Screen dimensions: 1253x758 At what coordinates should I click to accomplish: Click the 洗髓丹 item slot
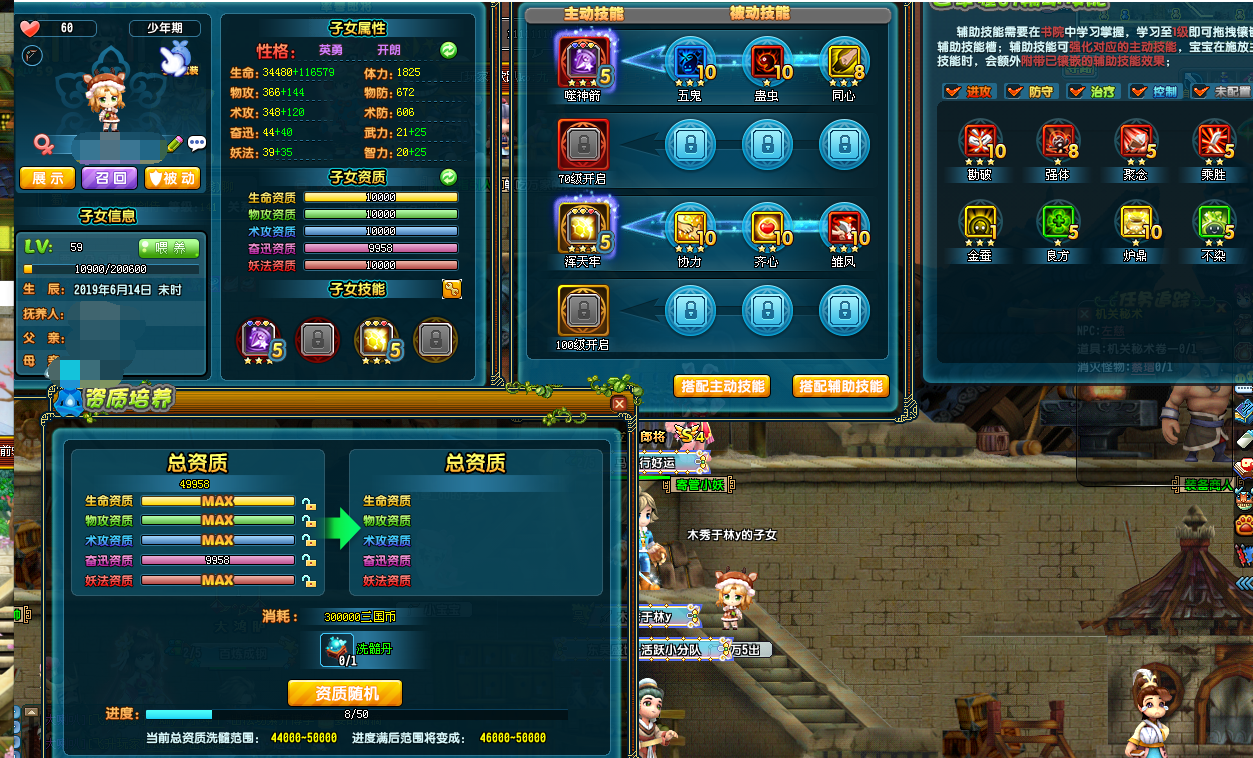tap(337, 649)
